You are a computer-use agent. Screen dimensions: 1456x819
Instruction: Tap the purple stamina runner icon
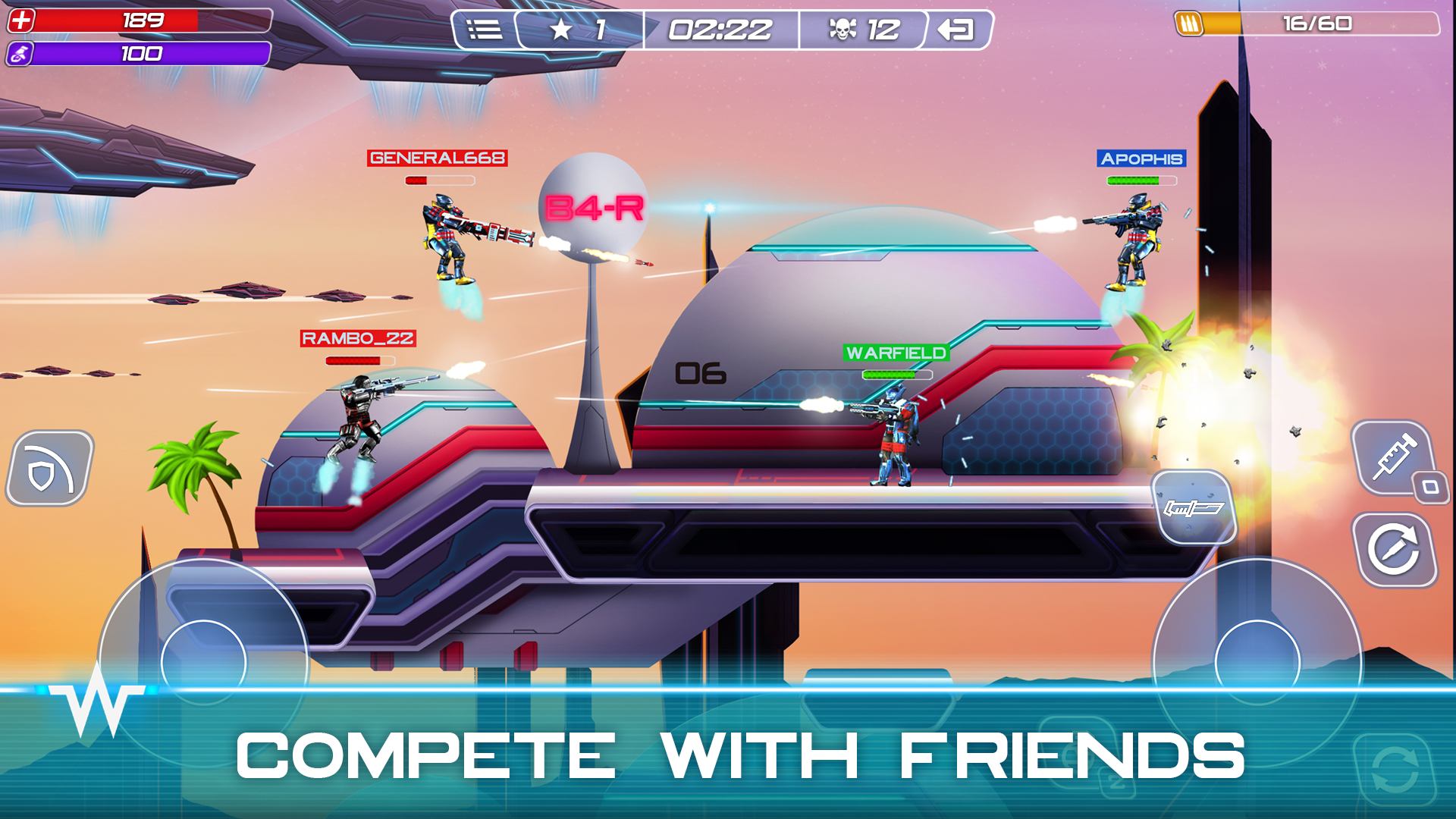20,55
